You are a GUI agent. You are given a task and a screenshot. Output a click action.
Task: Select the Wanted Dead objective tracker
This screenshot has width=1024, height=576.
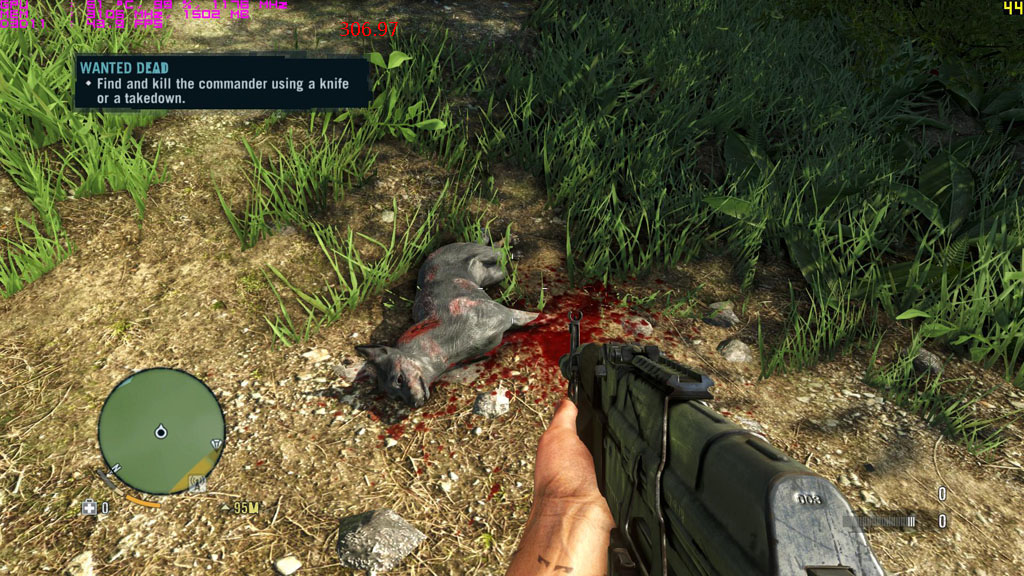222,81
